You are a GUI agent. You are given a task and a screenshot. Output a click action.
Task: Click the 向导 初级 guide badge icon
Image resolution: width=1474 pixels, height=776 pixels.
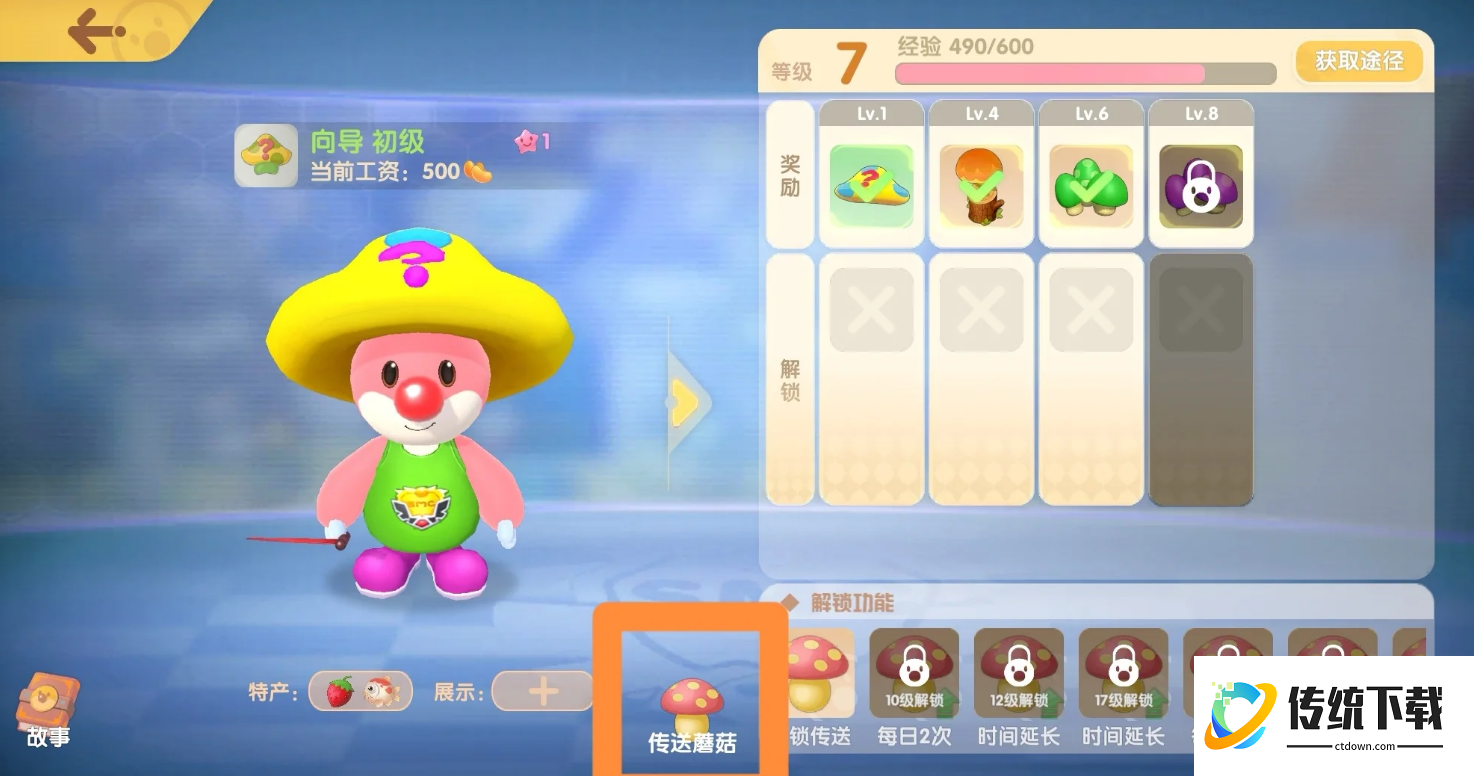(x=266, y=156)
